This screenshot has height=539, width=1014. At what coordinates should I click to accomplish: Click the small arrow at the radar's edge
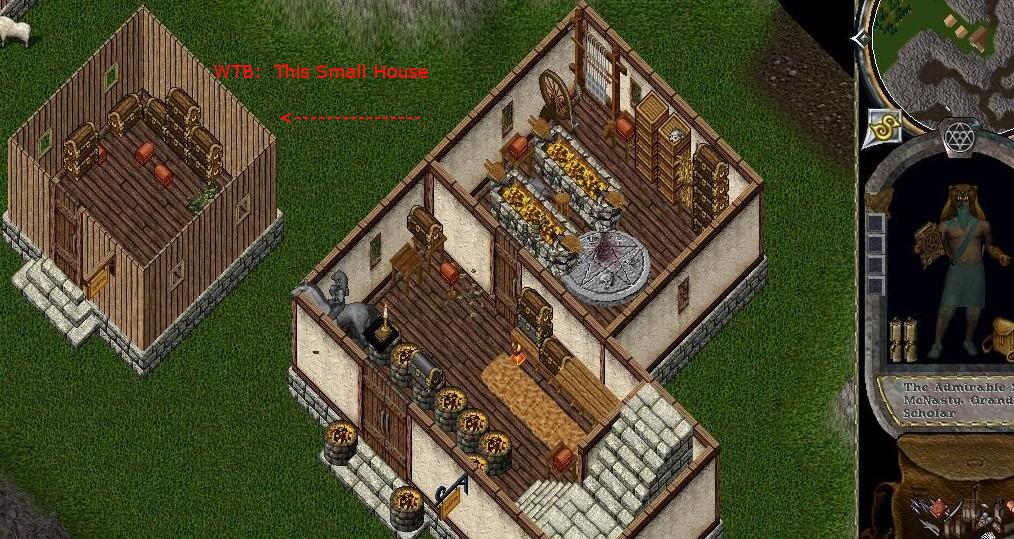(x=860, y=38)
